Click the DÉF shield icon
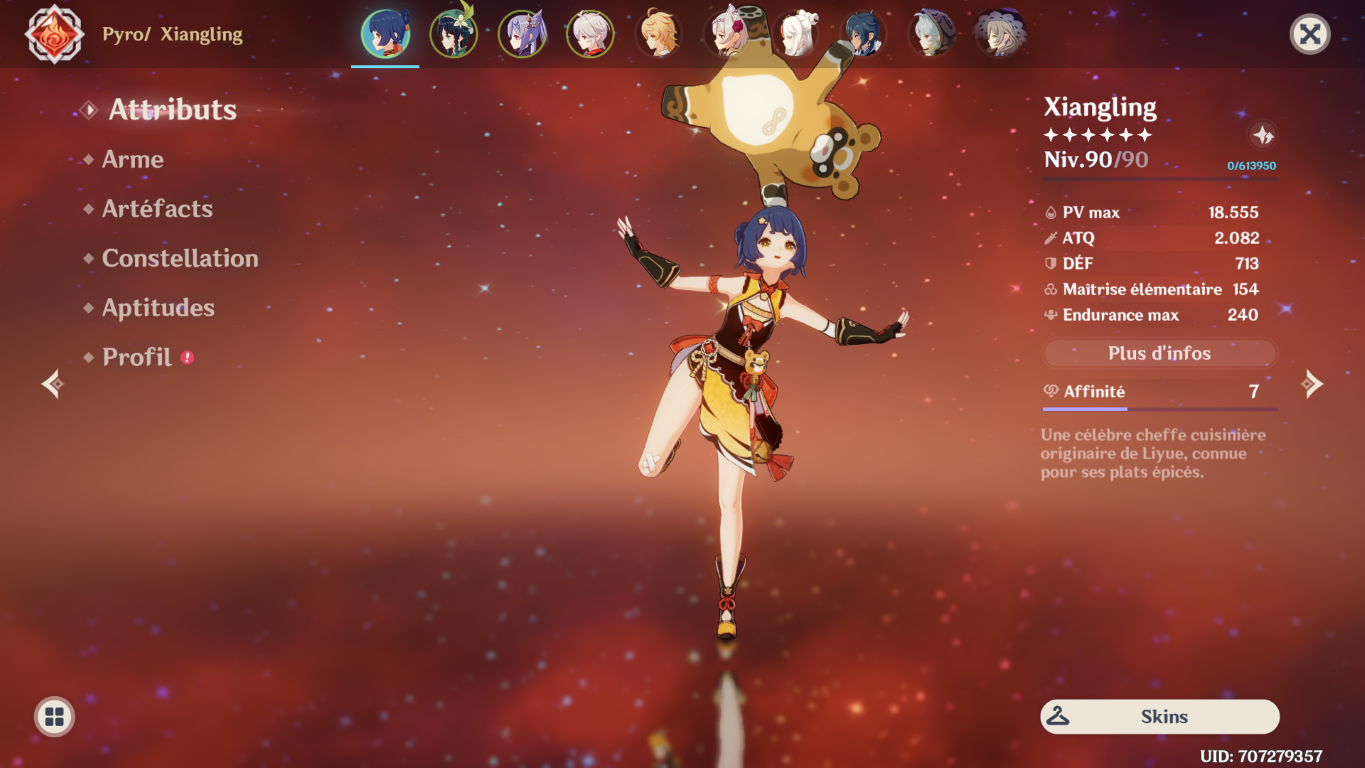 [x=1050, y=263]
